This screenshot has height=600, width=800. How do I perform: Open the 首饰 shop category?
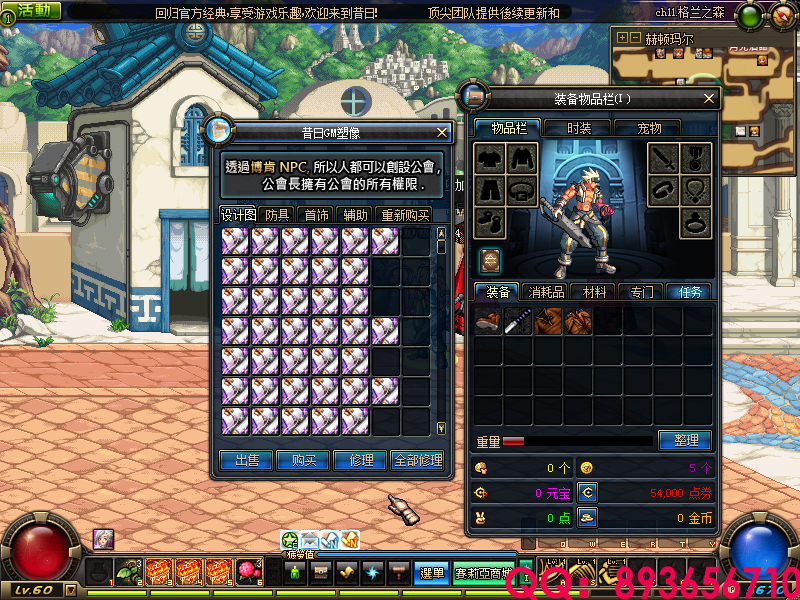tap(317, 215)
